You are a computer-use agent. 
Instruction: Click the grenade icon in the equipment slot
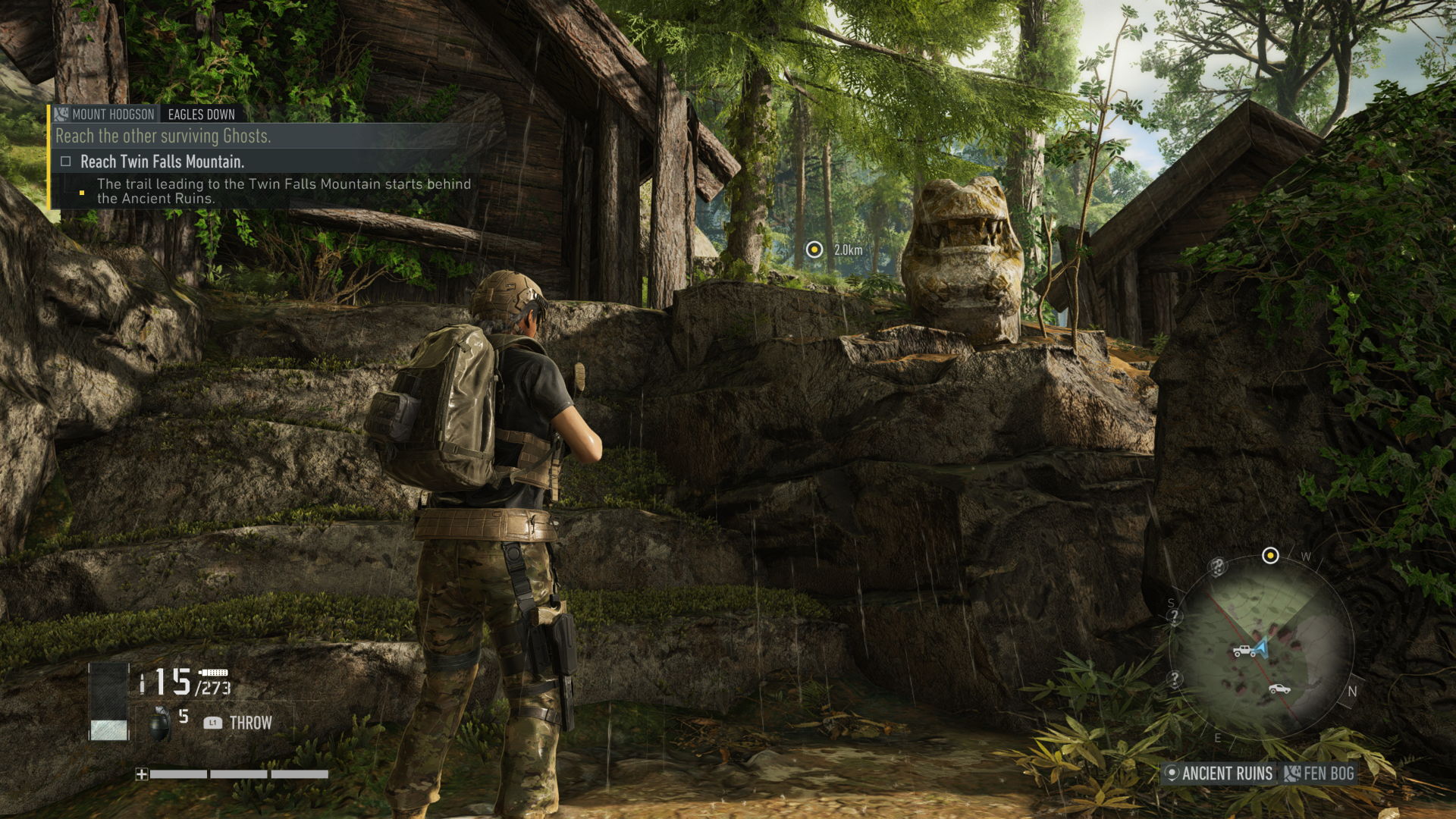click(160, 723)
